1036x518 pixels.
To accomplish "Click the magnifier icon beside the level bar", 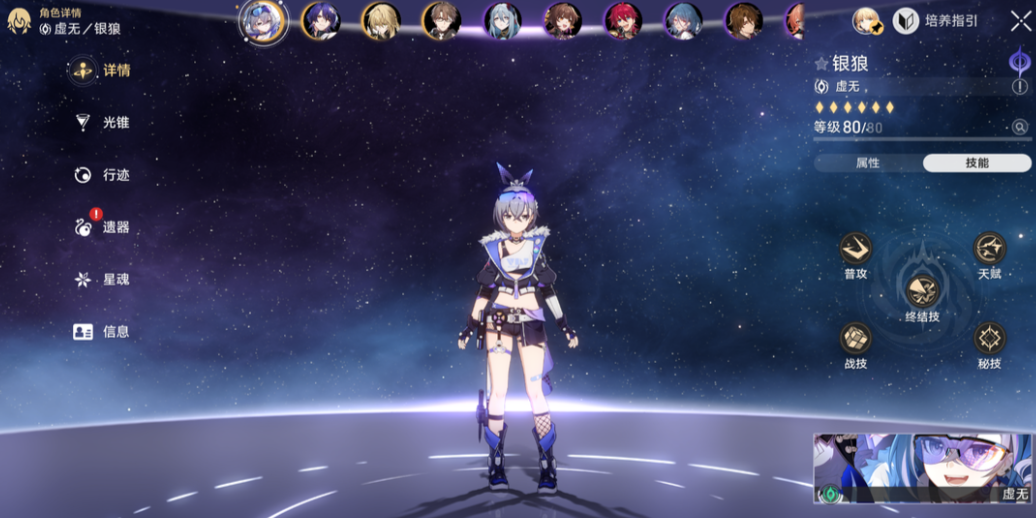I will click(x=1019, y=127).
